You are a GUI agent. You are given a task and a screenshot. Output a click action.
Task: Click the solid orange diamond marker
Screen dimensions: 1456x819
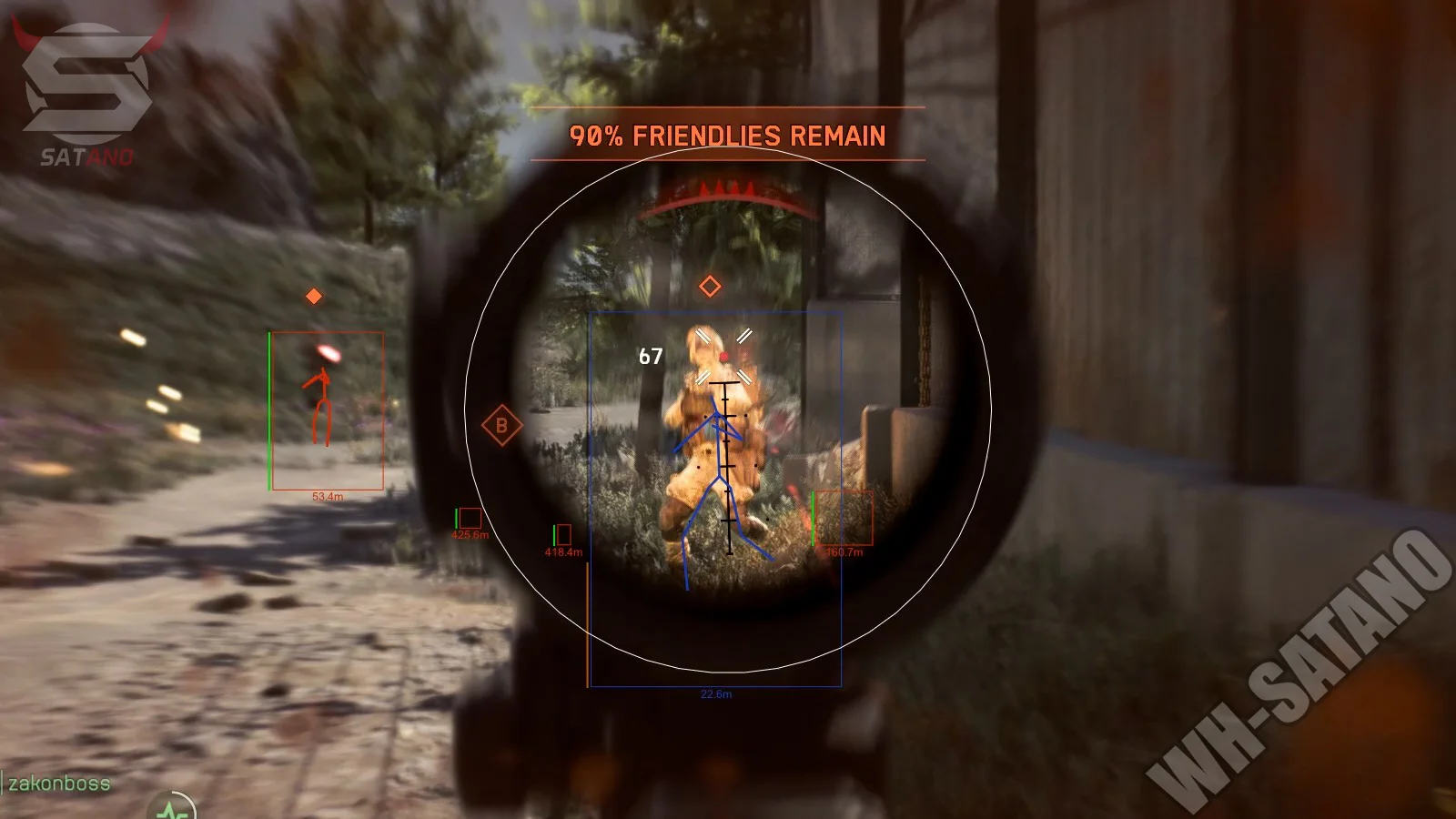(314, 296)
